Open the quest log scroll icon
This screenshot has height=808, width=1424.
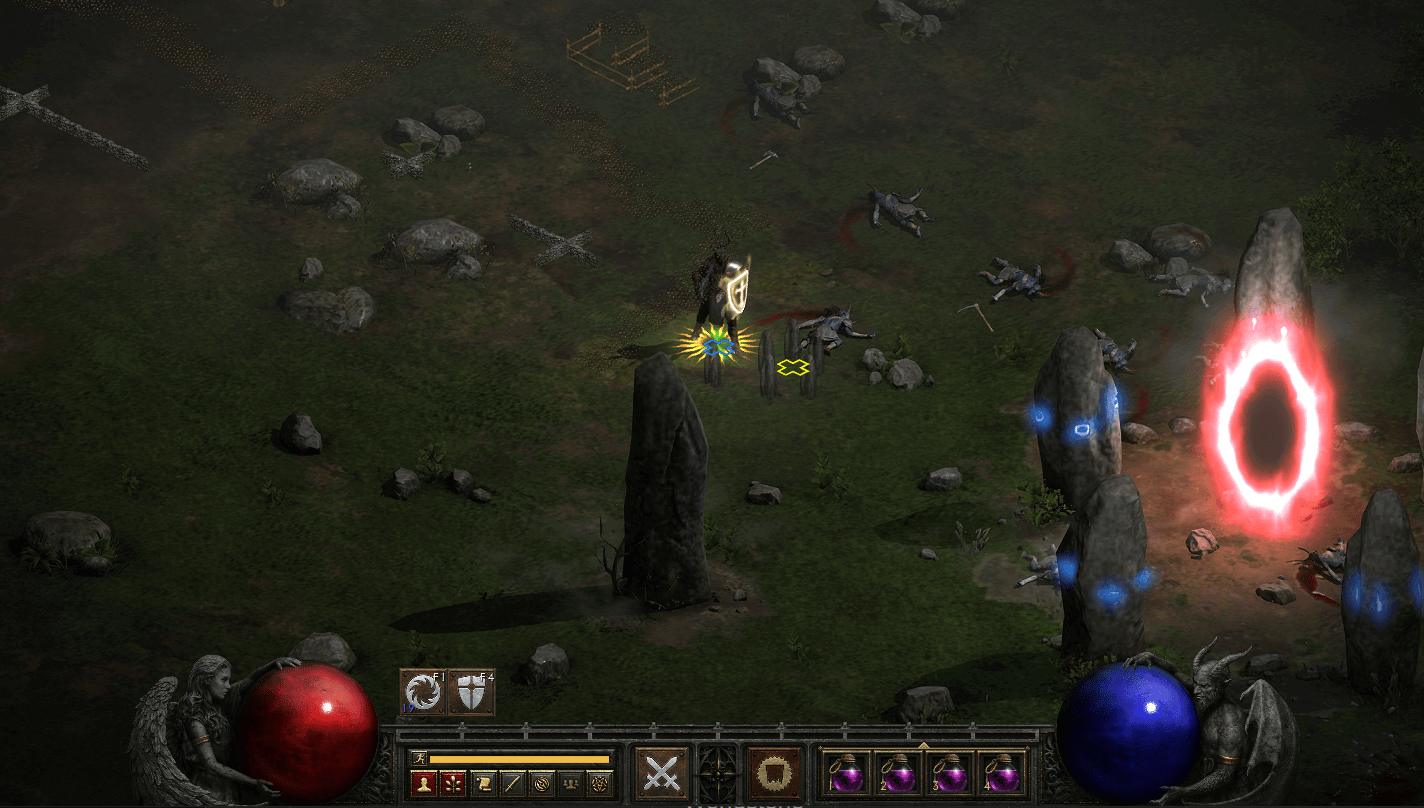coord(484,783)
